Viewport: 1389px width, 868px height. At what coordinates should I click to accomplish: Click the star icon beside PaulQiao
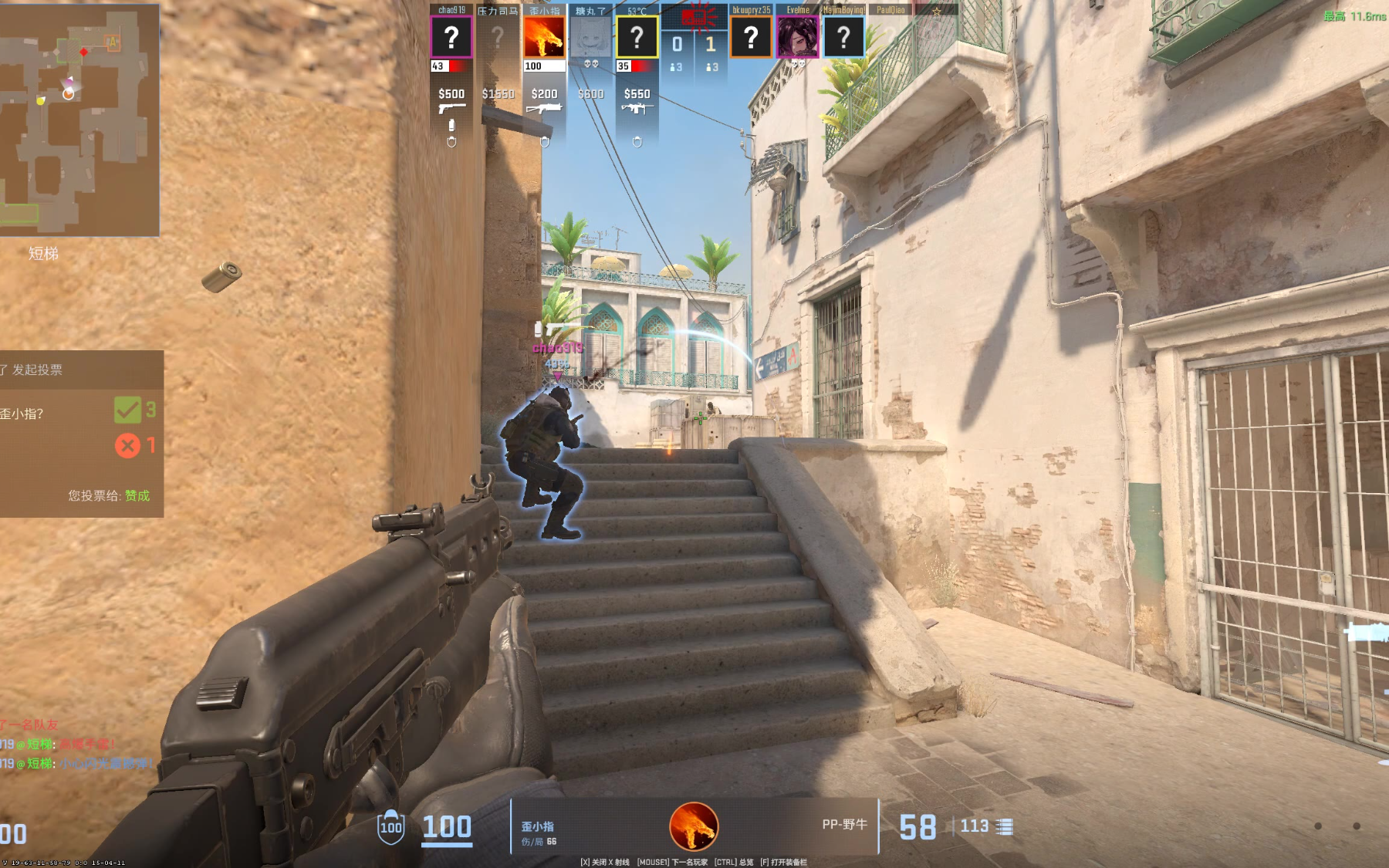click(936, 11)
